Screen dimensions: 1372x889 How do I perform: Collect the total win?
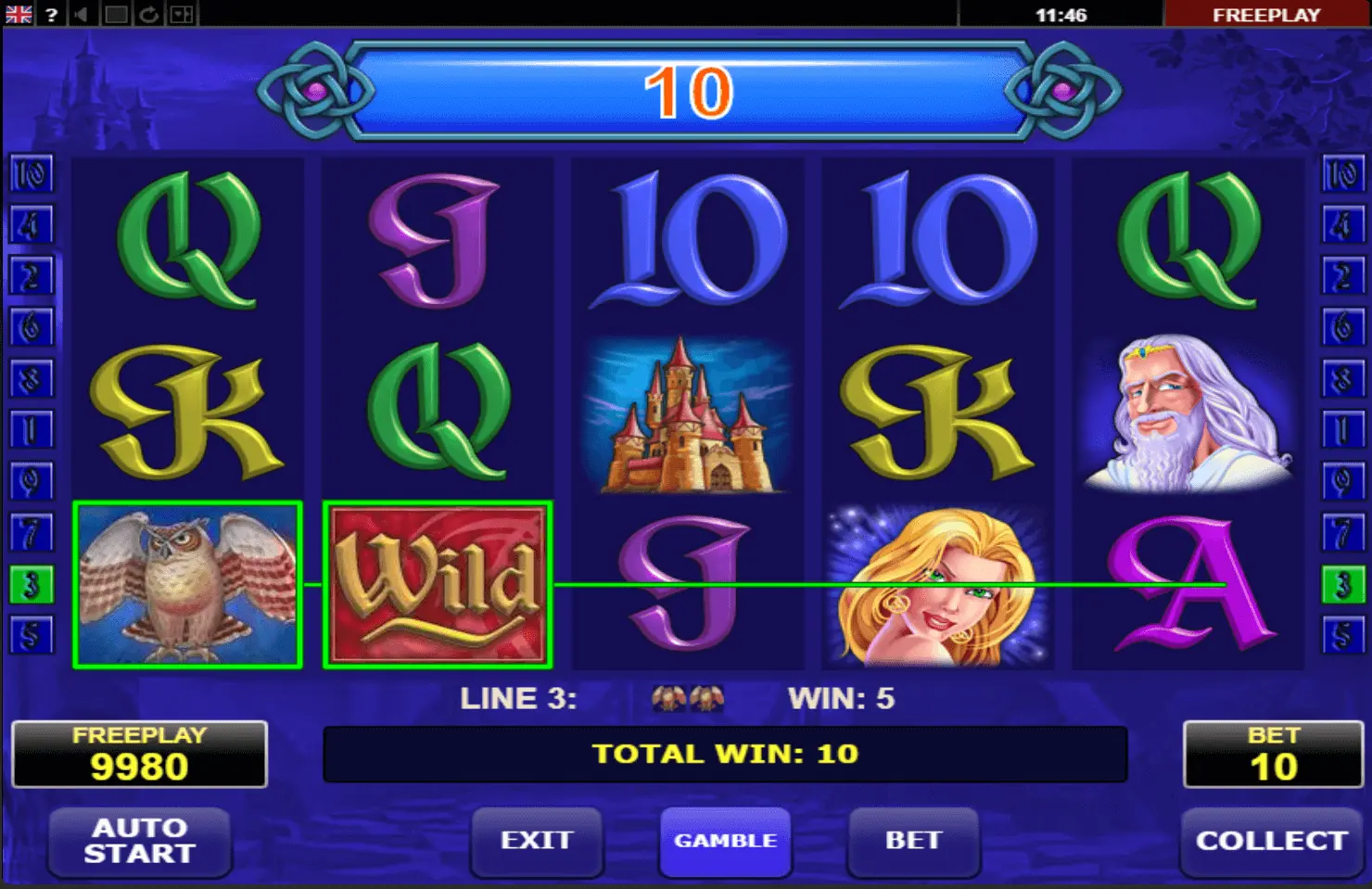1271,841
